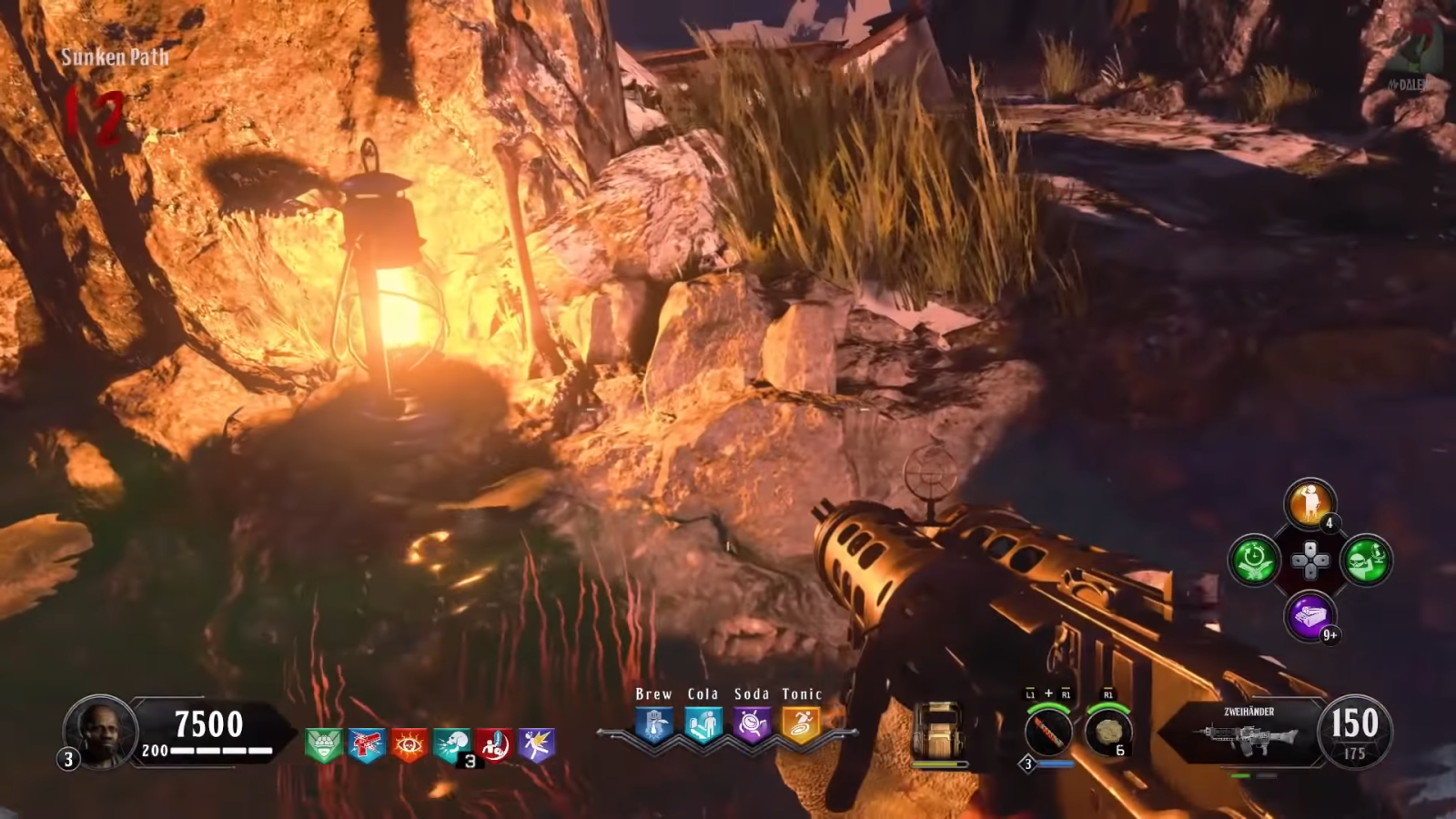This screenshot has width=1456, height=819.
Task: Choose the Brew perk icon
Action: (653, 726)
